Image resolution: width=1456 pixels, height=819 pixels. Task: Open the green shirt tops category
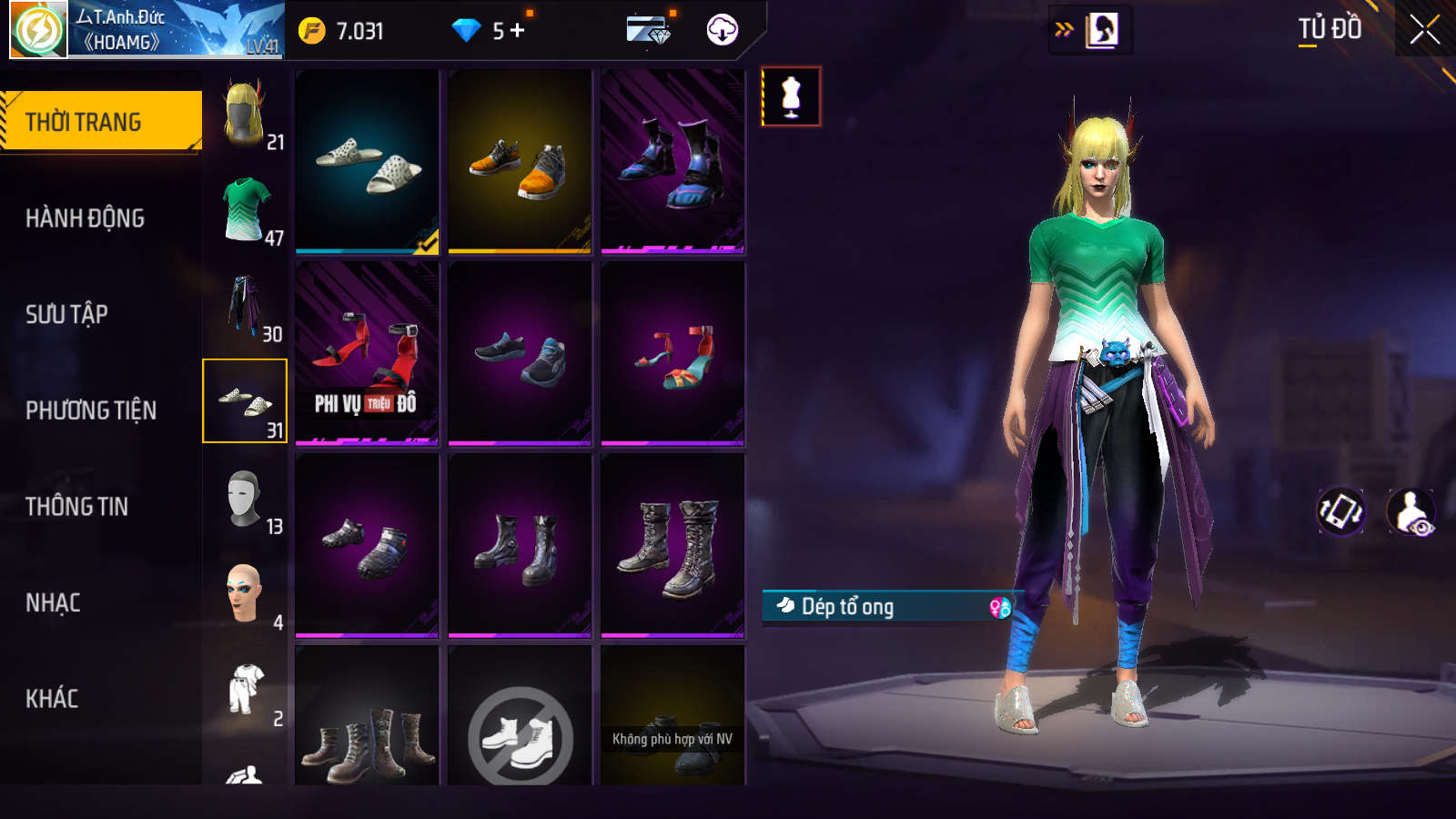tap(246, 210)
